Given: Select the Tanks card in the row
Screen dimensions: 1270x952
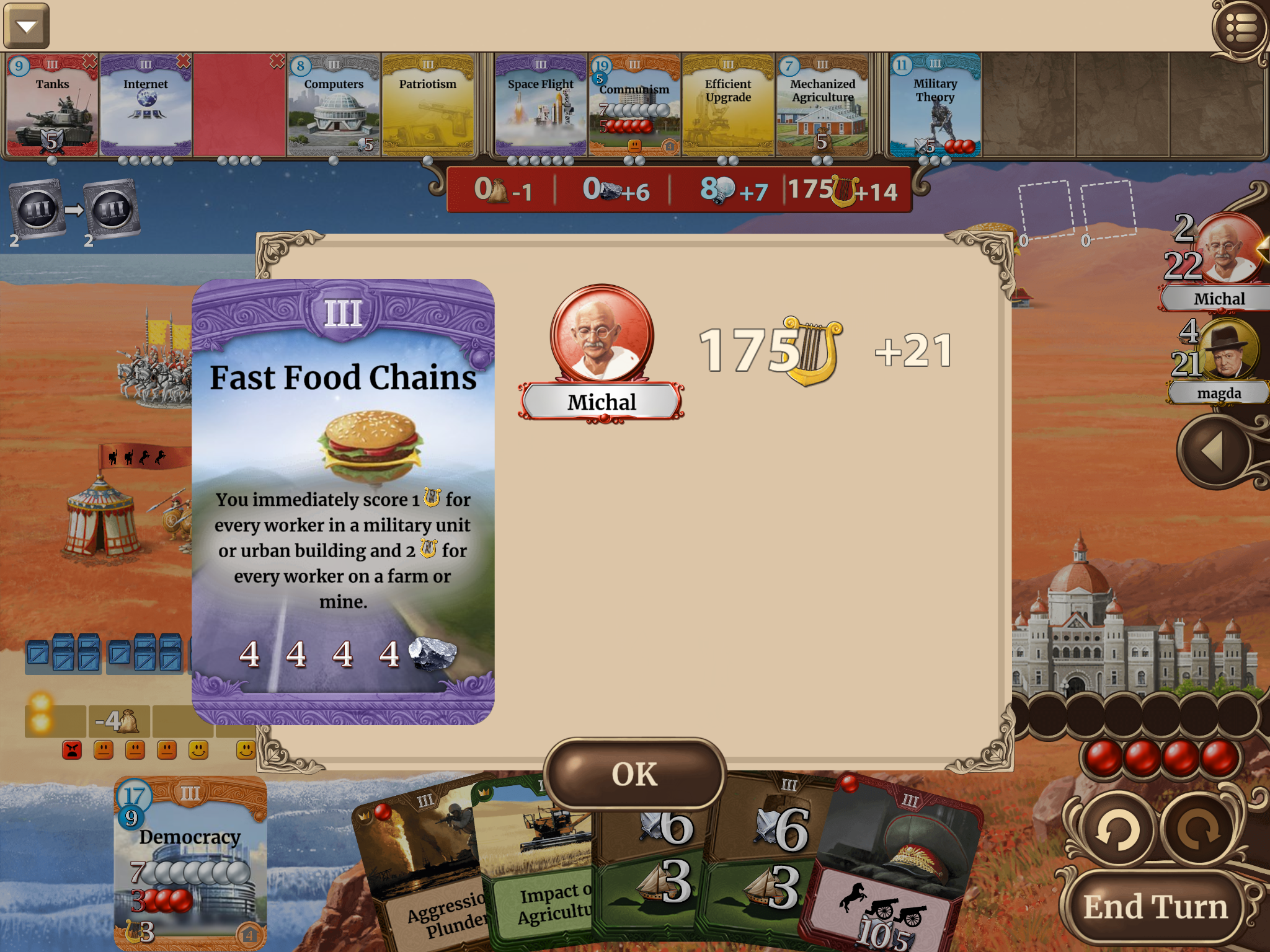Looking at the screenshot, I should point(52,105).
